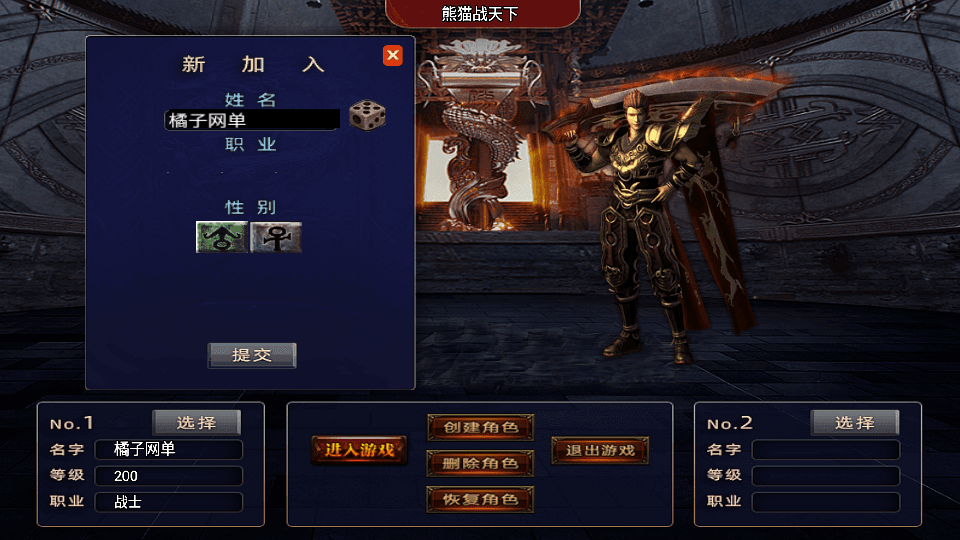The width and height of the screenshot is (960, 540).
Task: Exit the game with 退出游戏
Action: pyautogui.click(x=600, y=450)
